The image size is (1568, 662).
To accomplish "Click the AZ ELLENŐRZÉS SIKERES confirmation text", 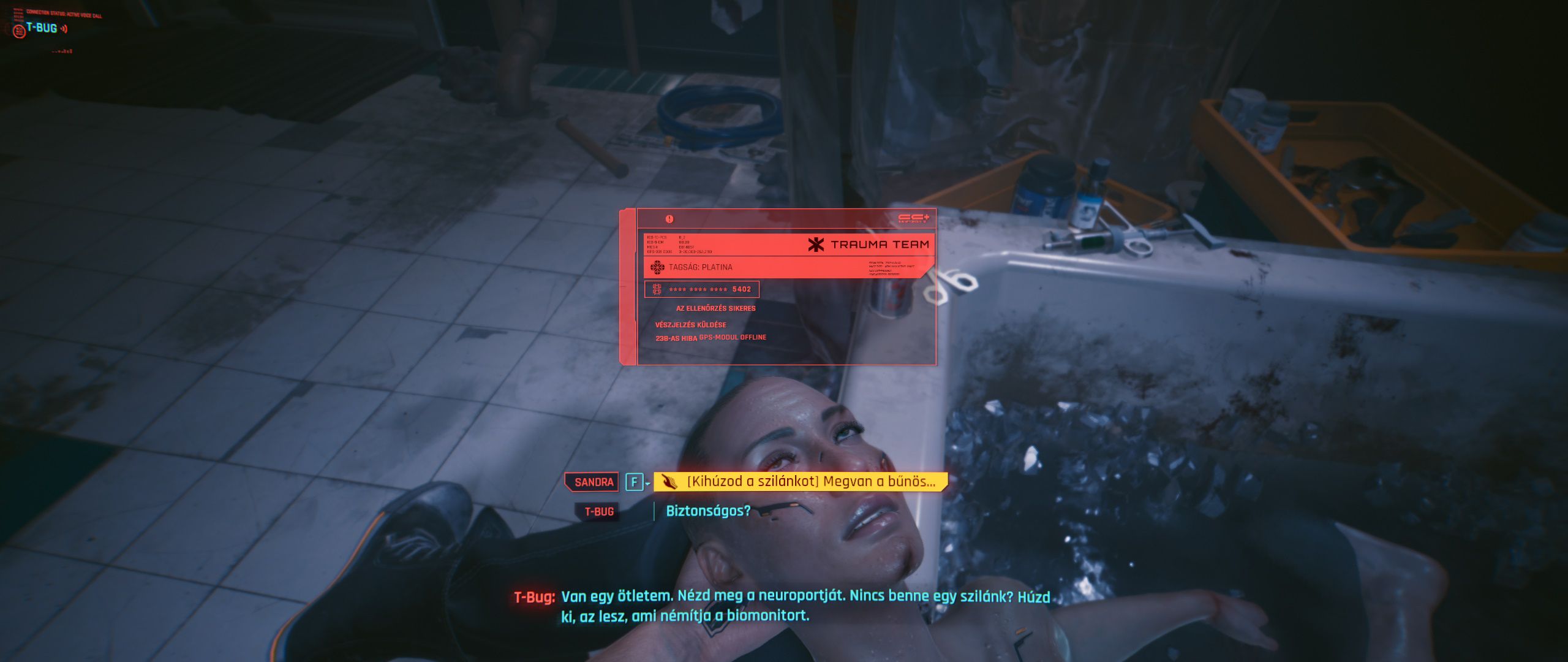I will tap(715, 307).
